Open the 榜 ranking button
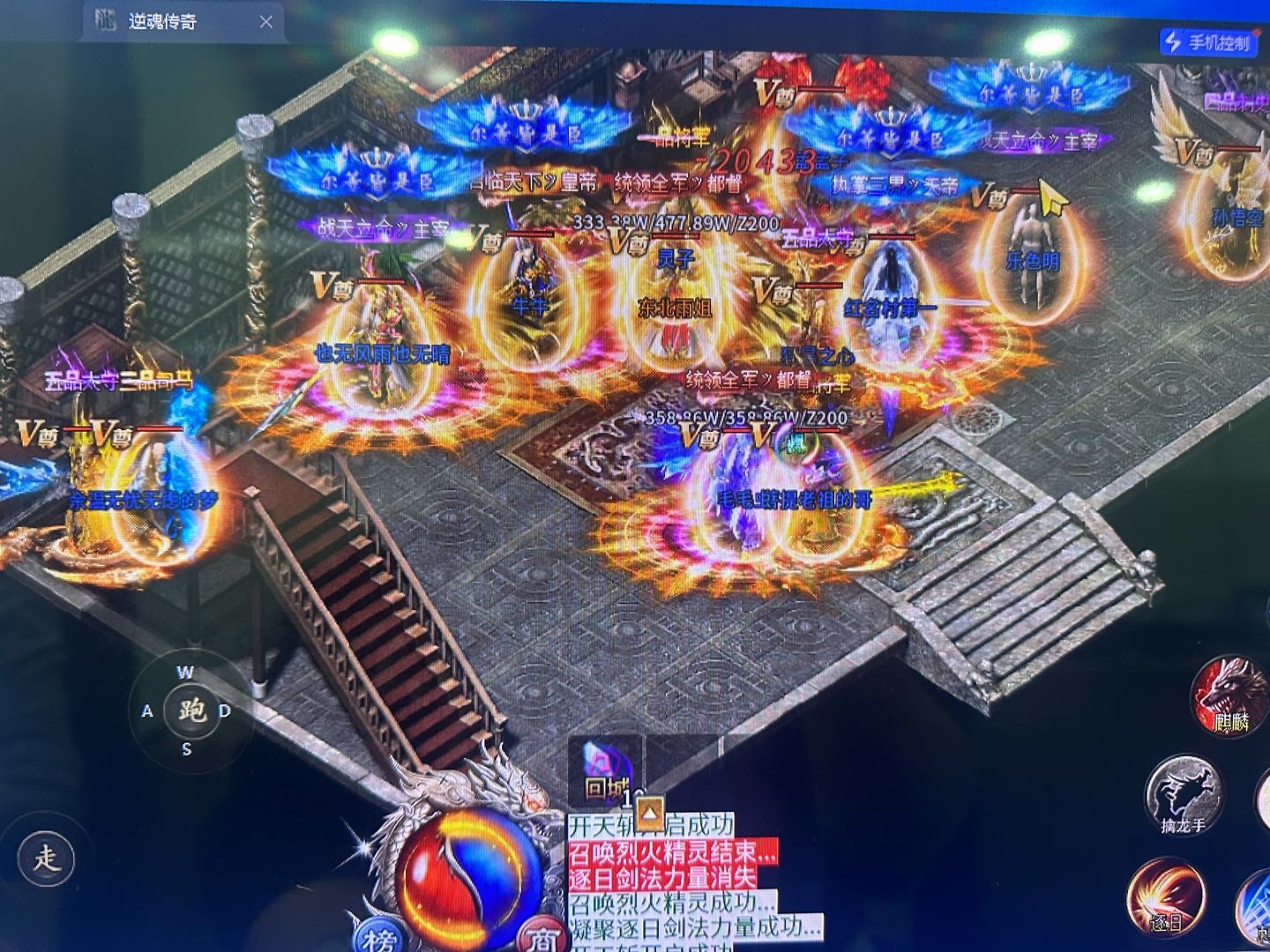Viewport: 1270px width, 952px height. point(379,938)
